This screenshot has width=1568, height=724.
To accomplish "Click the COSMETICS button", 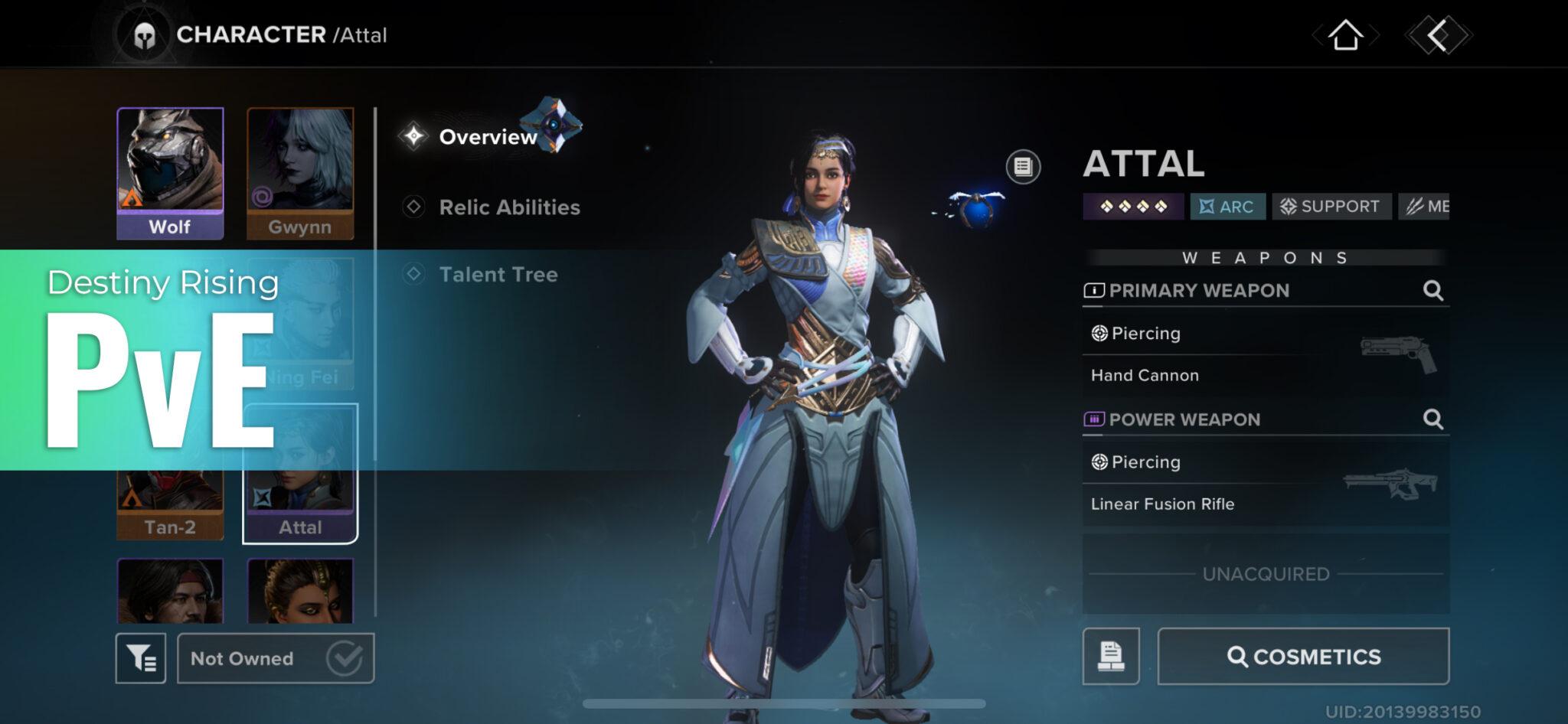I will point(1302,656).
